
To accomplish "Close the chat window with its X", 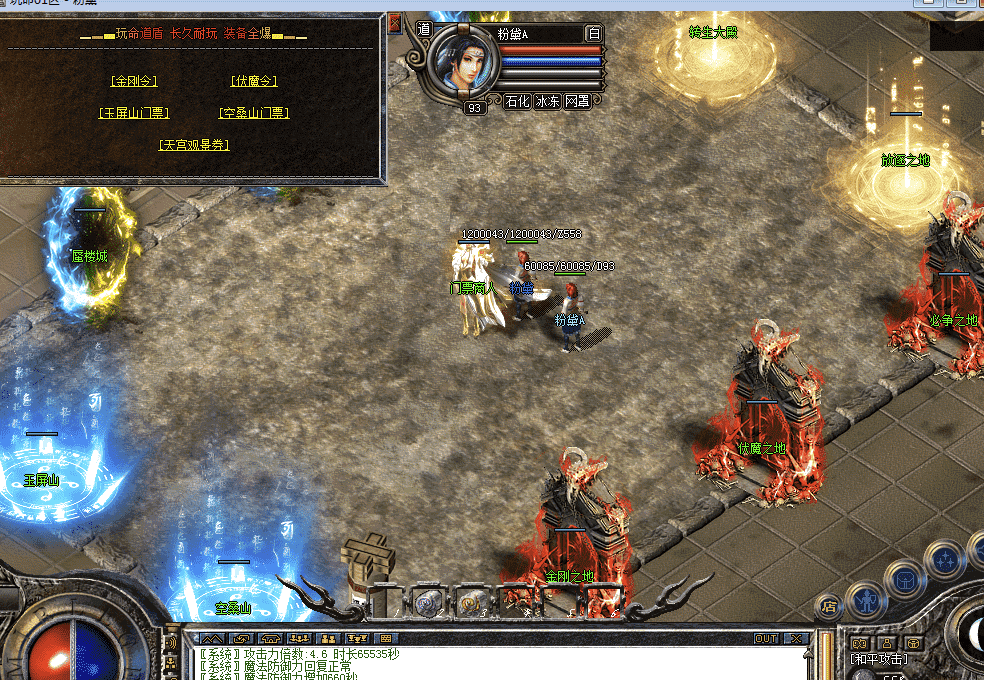I will point(796,638).
